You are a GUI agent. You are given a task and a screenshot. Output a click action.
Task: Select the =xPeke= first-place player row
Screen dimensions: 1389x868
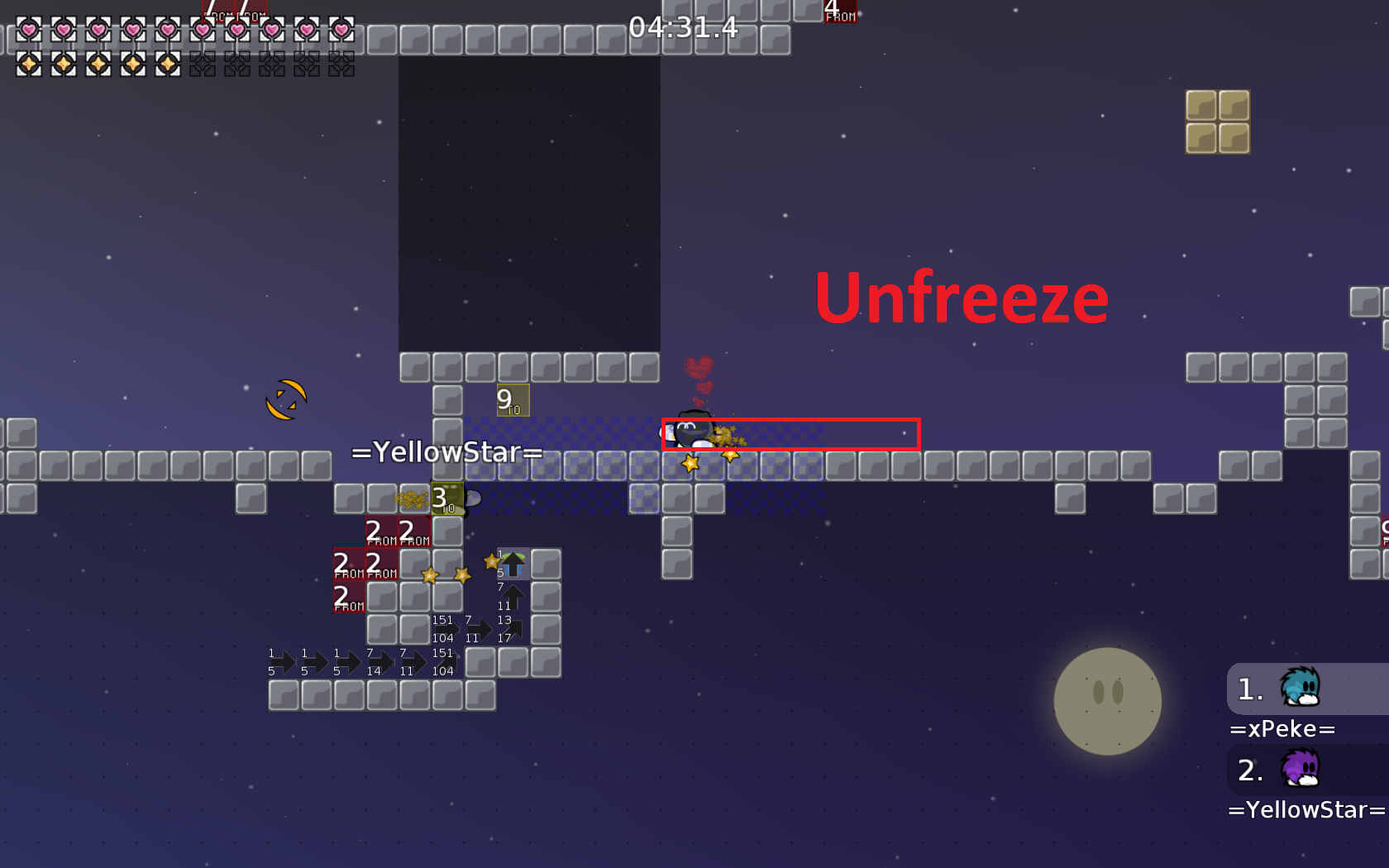point(1306,689)
